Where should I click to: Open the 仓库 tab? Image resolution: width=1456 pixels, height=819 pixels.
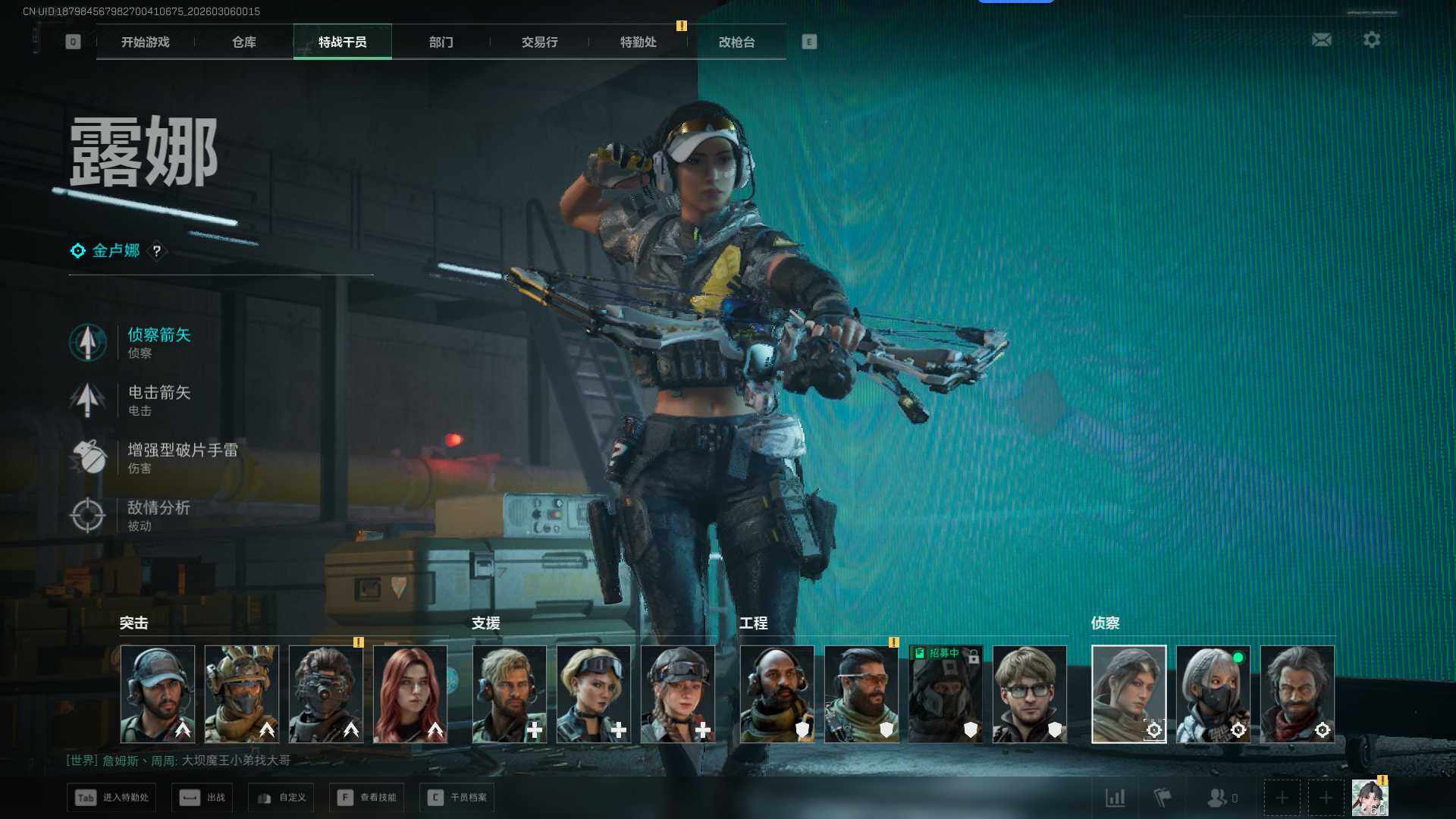point(243,42)
